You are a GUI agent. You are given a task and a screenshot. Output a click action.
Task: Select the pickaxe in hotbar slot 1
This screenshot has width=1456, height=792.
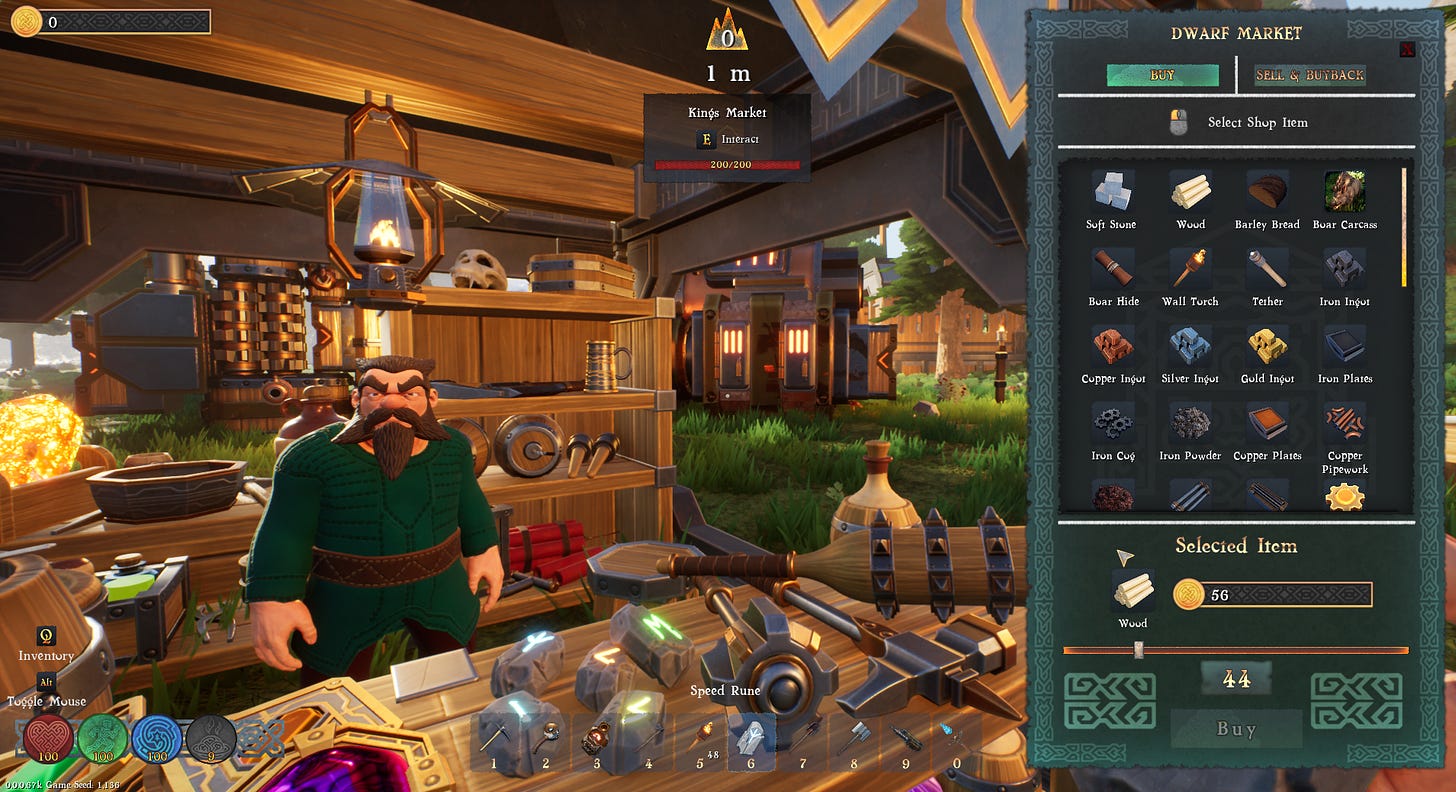494,741
